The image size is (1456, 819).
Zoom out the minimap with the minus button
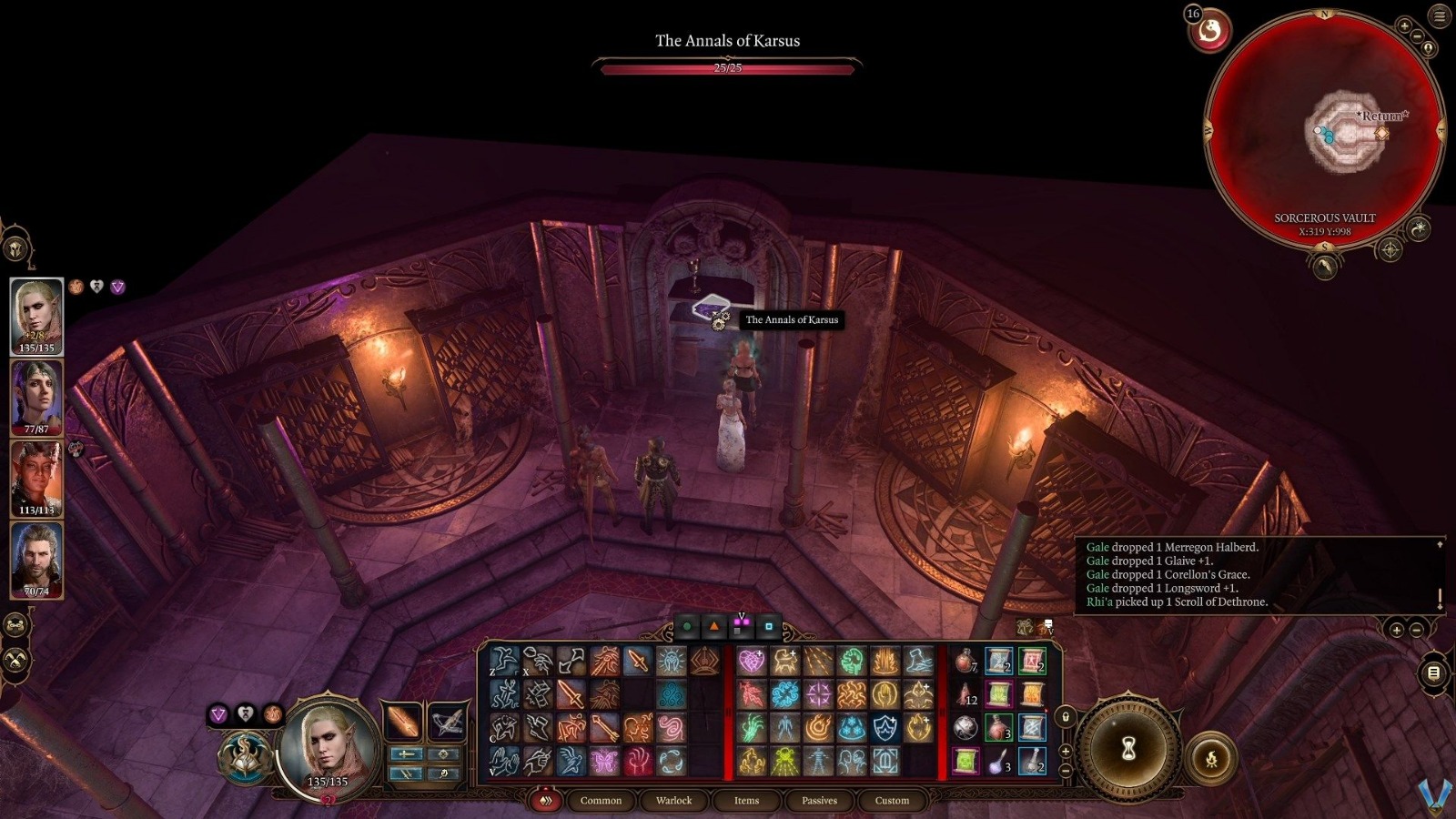click(x=1416, y=35)
